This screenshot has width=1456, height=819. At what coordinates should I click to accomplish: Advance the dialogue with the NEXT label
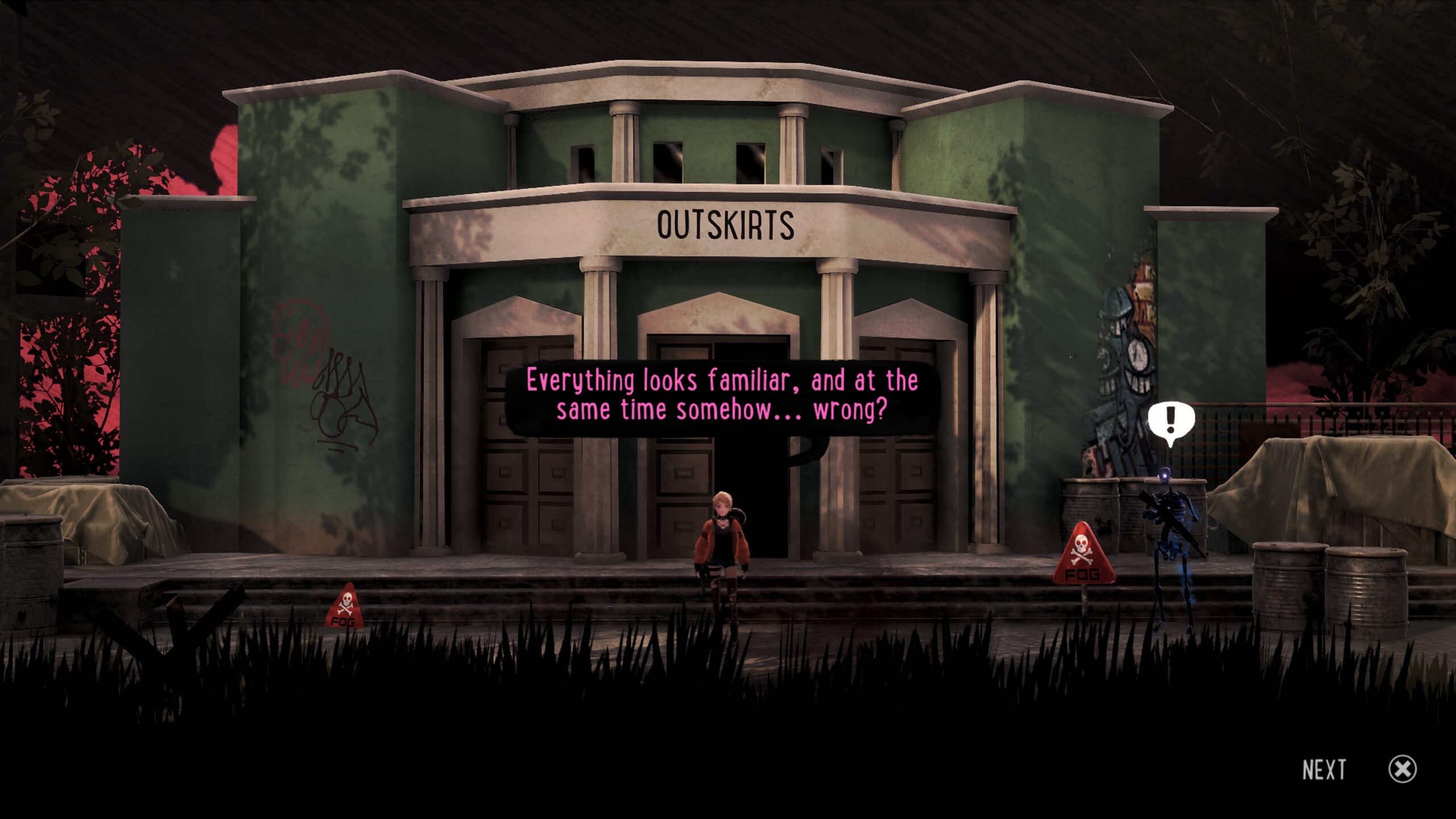click(x=1324, y=770)
